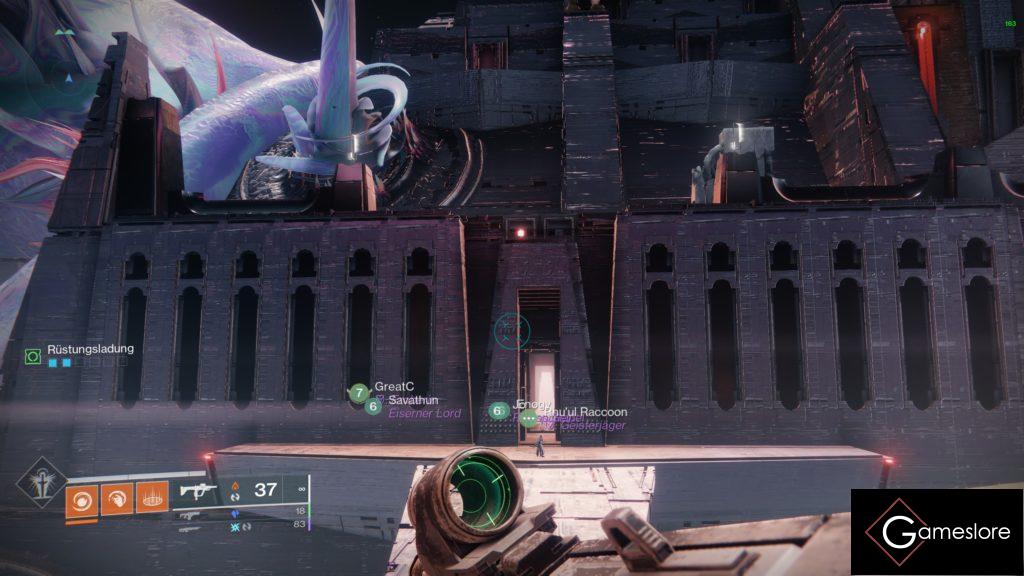Use the melee fist ability icon
The height and width of the screenshot is (576, 1024).
[x=117, y=497]
